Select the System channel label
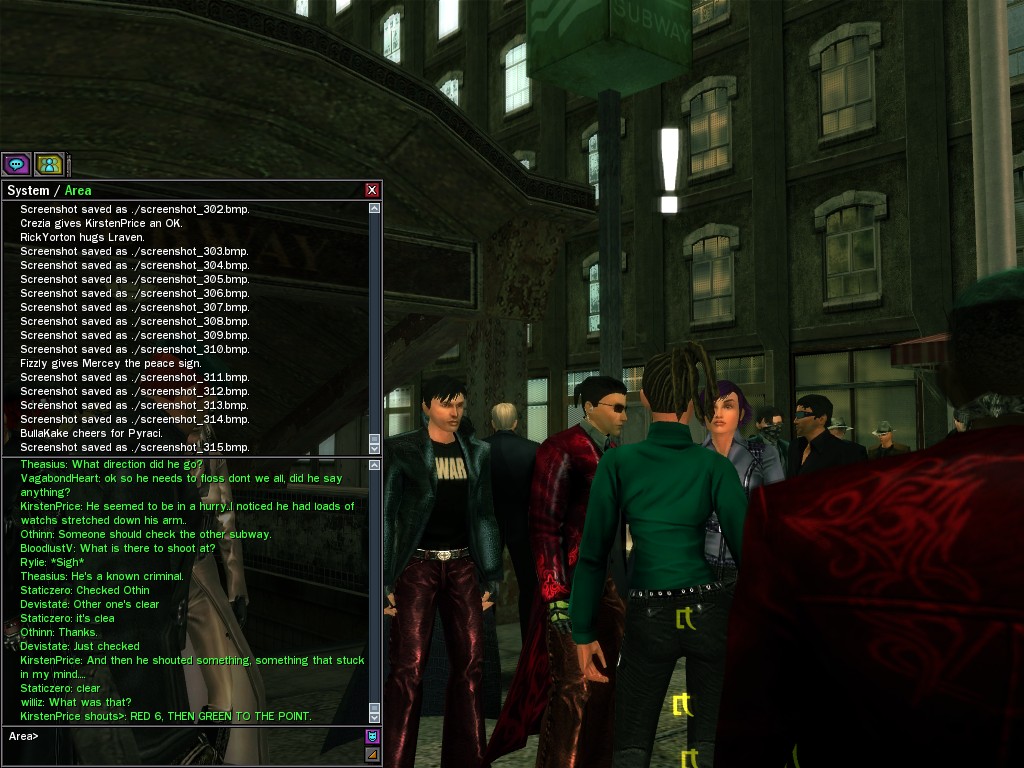 (28, 190)
